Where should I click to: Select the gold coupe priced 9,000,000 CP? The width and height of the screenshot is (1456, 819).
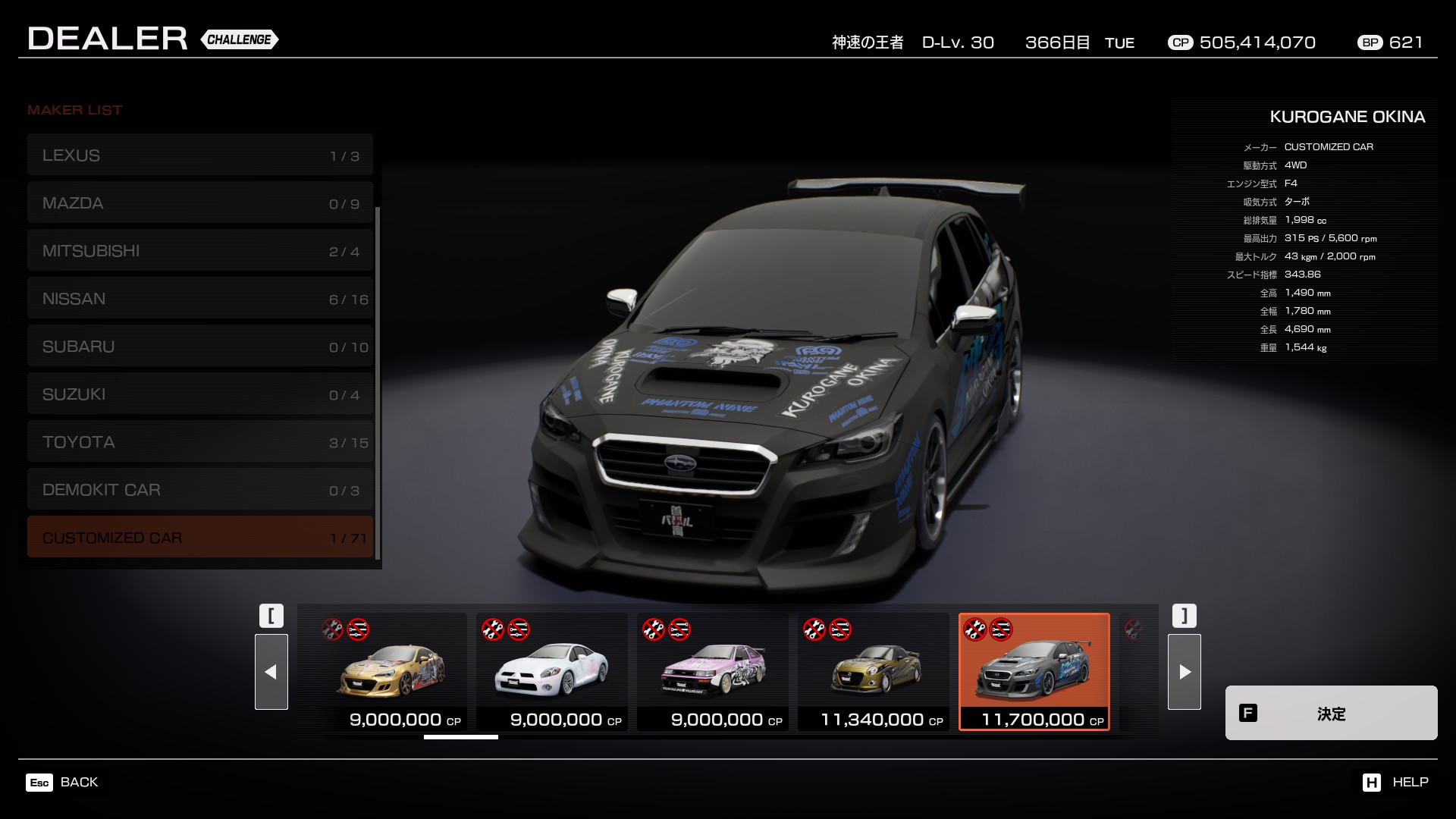(391, 672)
